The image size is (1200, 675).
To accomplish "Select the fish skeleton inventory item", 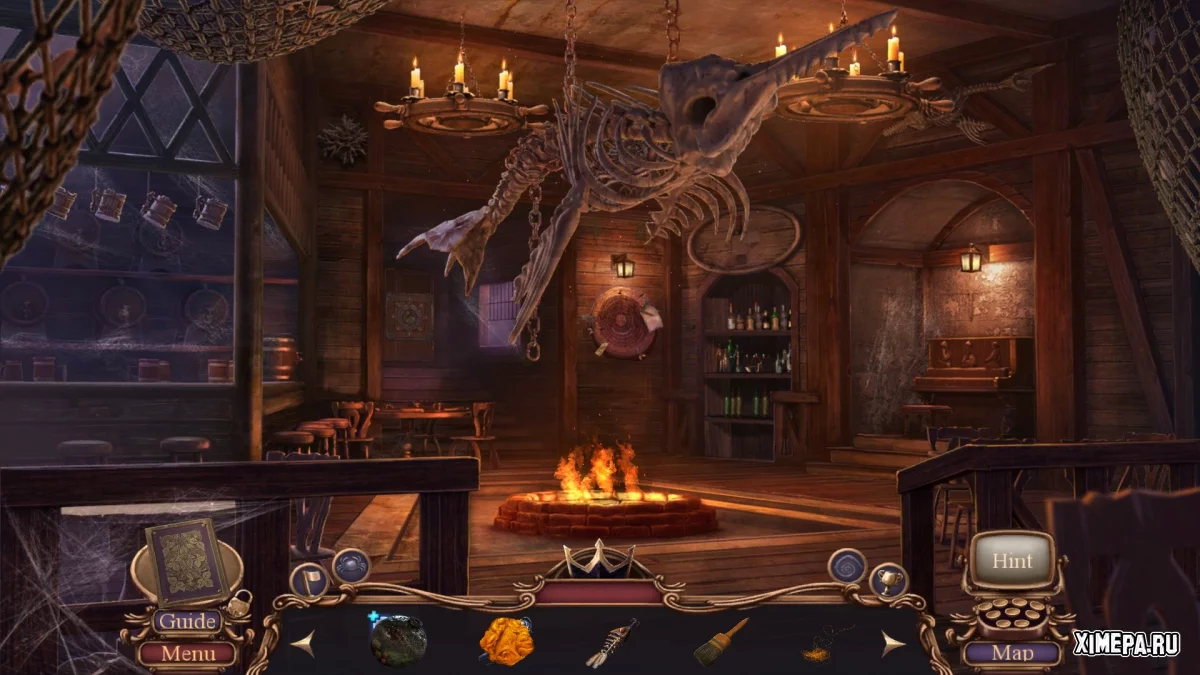I will coord(612,642).
